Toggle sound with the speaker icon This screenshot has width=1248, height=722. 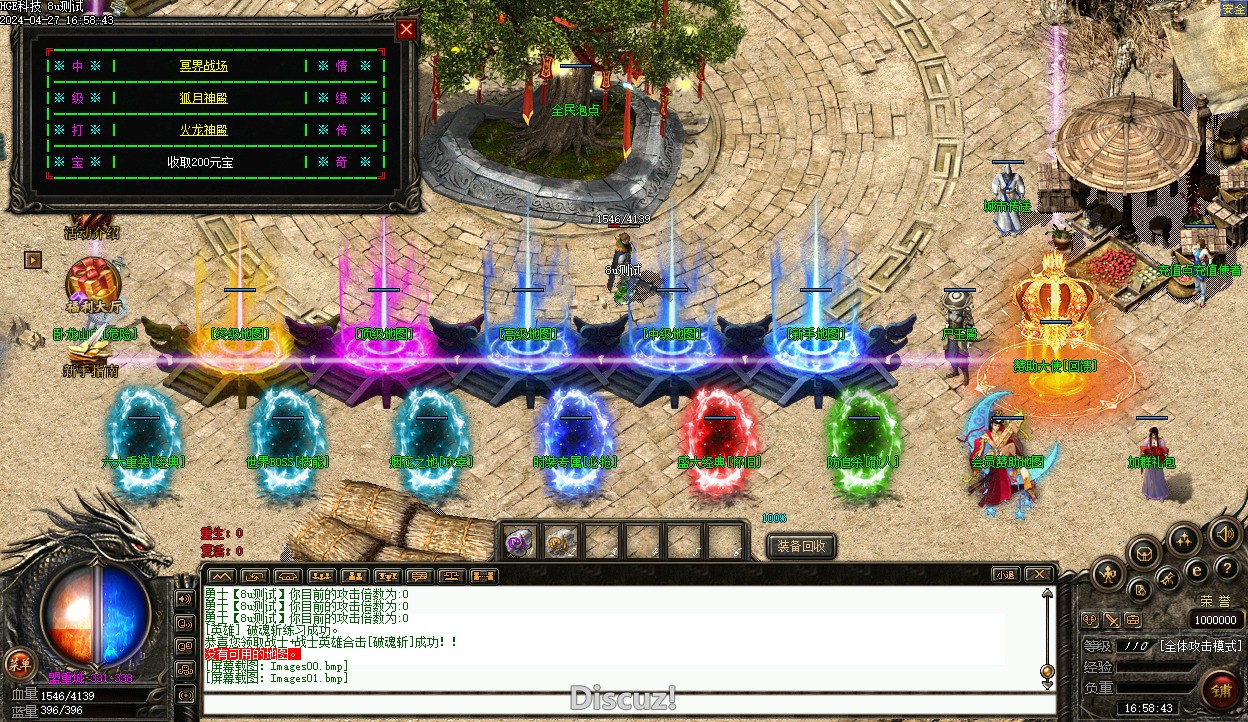(x=1225, y=534)
